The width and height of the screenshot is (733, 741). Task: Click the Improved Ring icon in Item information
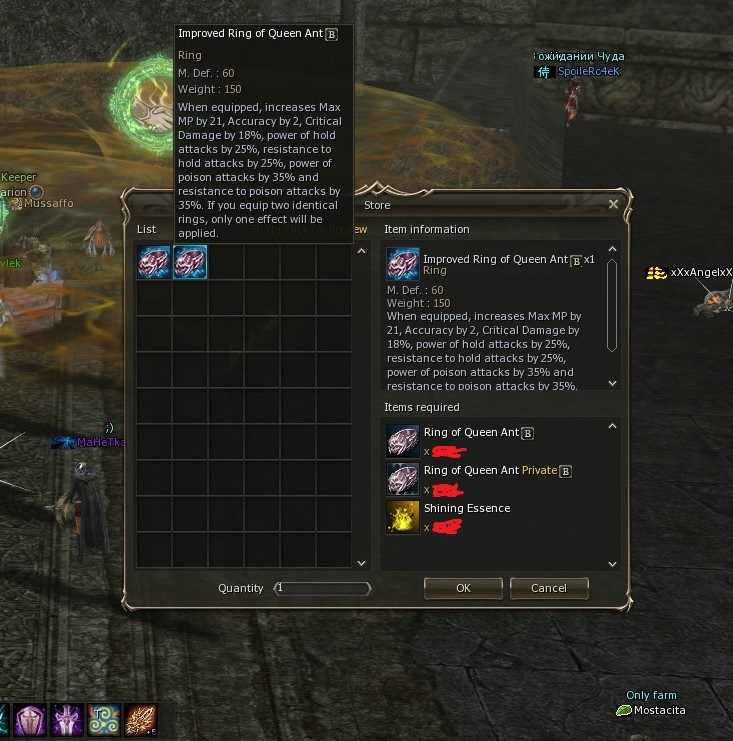pos(403,263)
